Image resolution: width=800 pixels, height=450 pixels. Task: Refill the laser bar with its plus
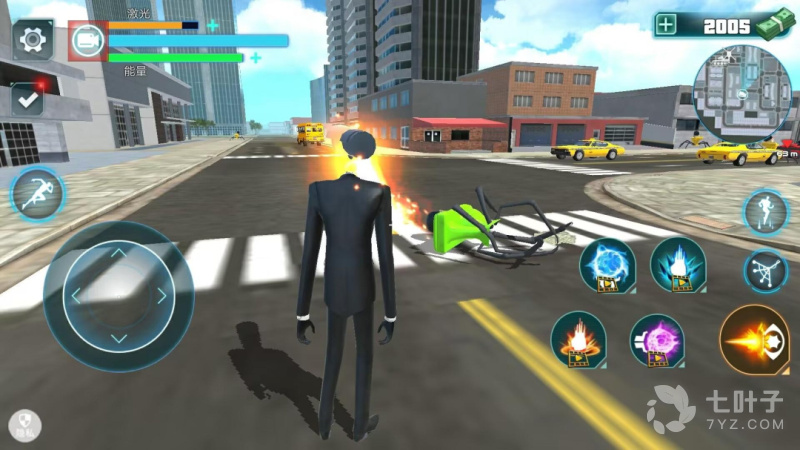[x=212, y=25]
